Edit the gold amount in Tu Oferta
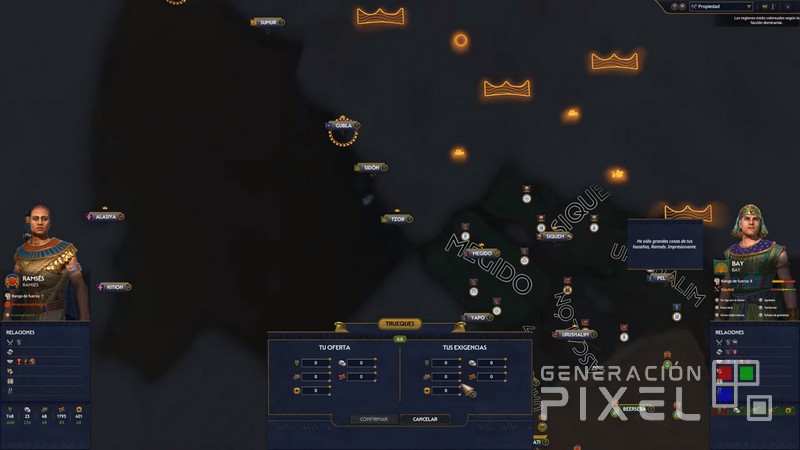This screenshot has width=800, height=450. [315, 391]
